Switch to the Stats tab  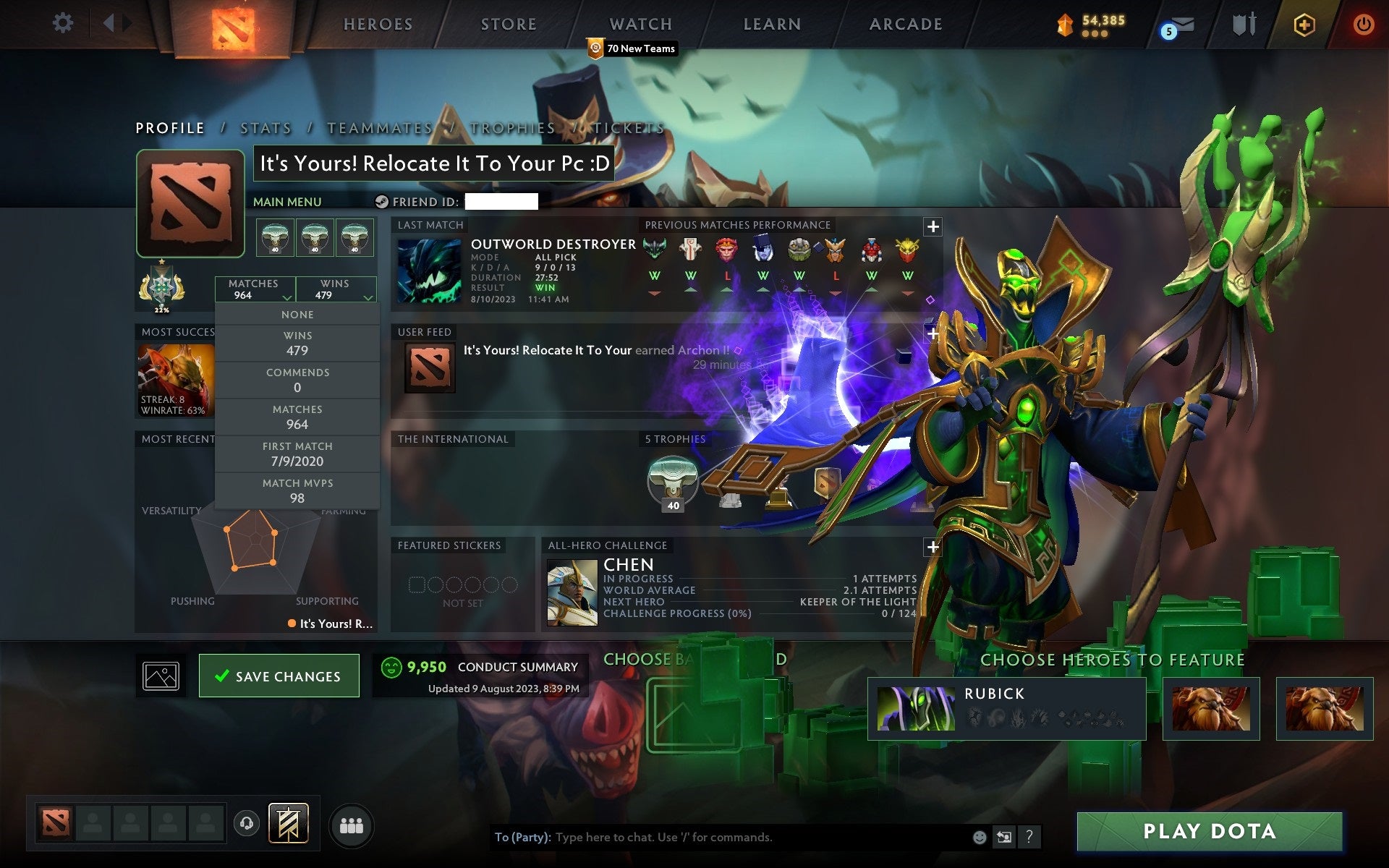tap(266, 127)
